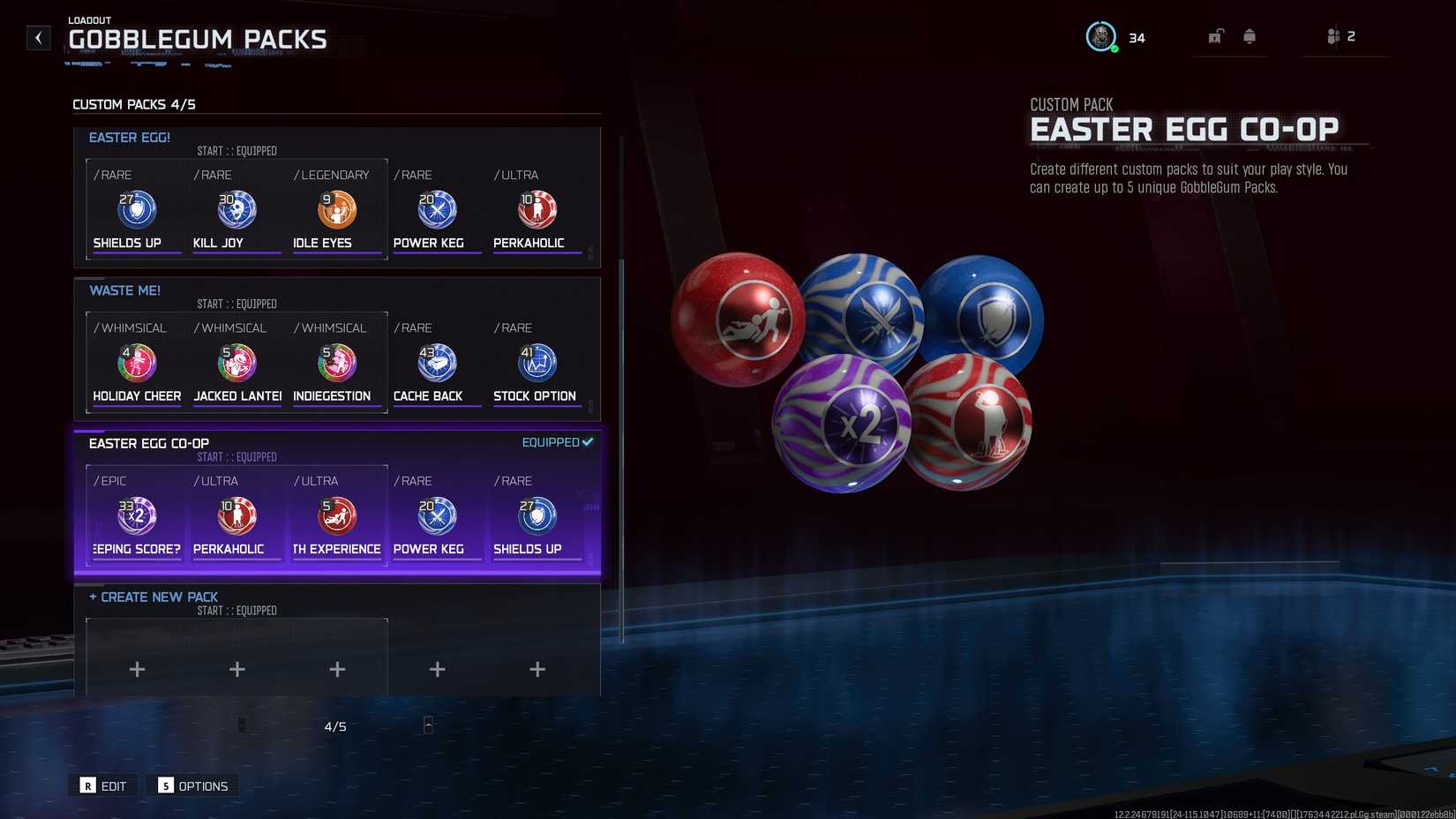Select the Holiday Cheer whimsical gum
Viewport: 1456px width, 819px height.
tap(135, 362)
